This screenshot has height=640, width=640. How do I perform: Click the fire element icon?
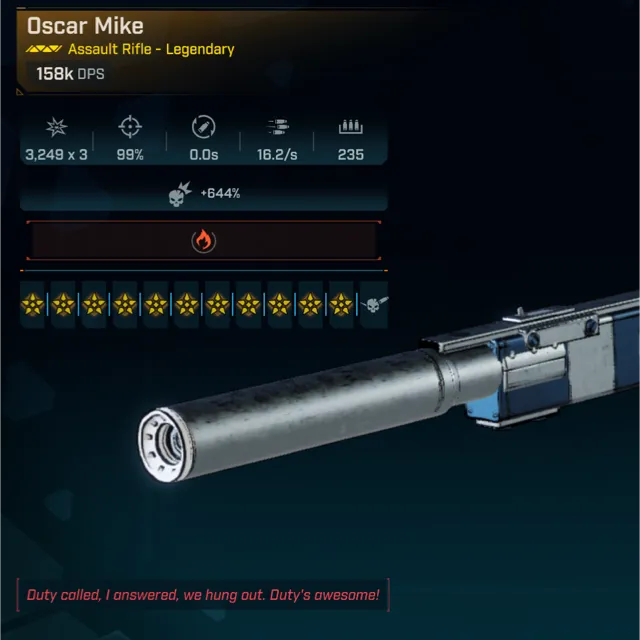[203, 241]
